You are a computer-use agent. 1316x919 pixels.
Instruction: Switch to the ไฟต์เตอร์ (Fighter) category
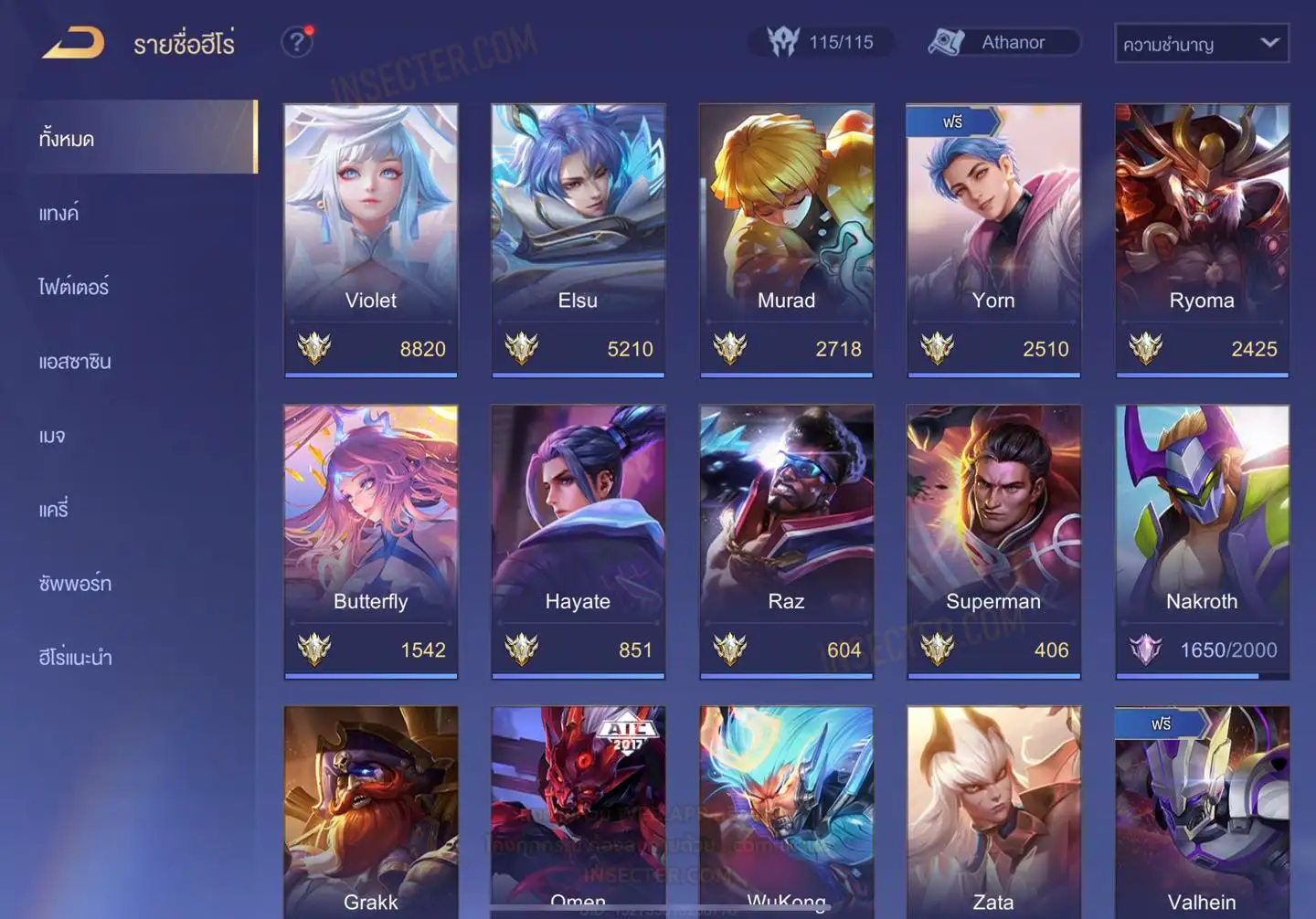[x=73, y=287]
